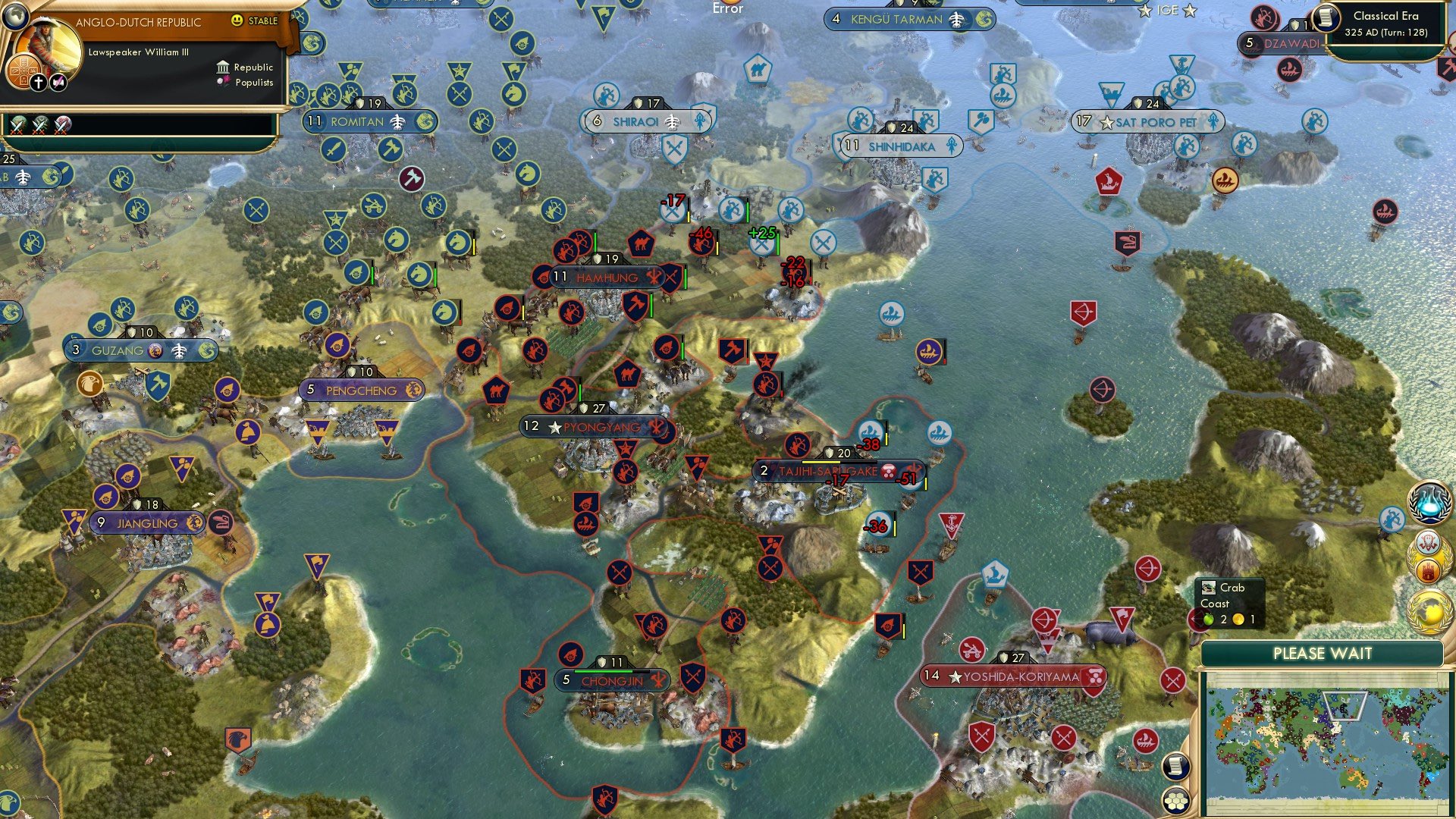The image size is (1456, 819).
Task: Select the war axe icon on the leader panel
Action: pos(57,81)
